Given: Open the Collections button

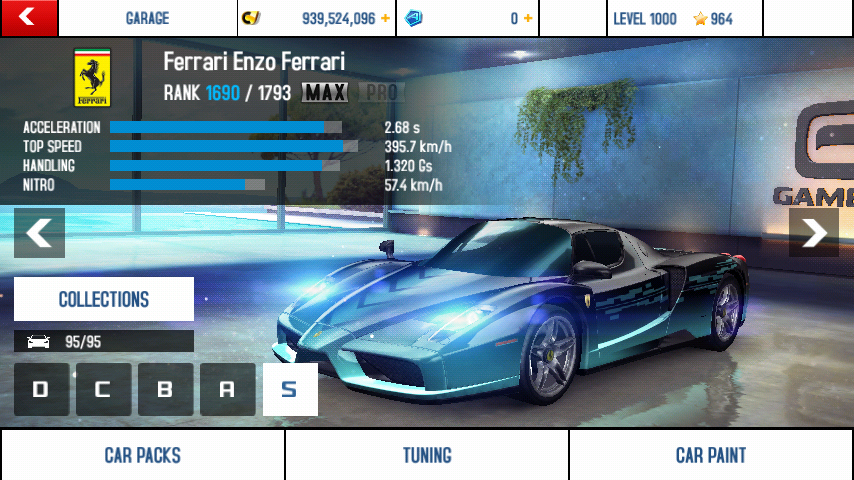Looking at the screenshot, I should coord(104,299).
